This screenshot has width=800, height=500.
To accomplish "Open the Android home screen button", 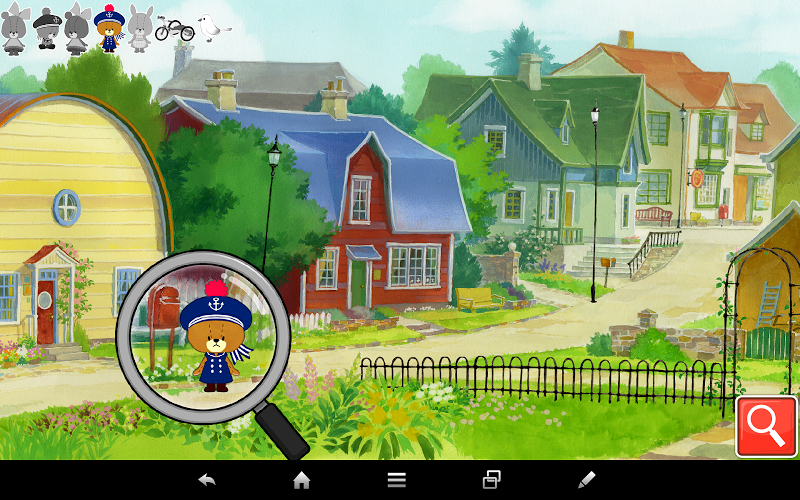I will (x=301, y=480).
